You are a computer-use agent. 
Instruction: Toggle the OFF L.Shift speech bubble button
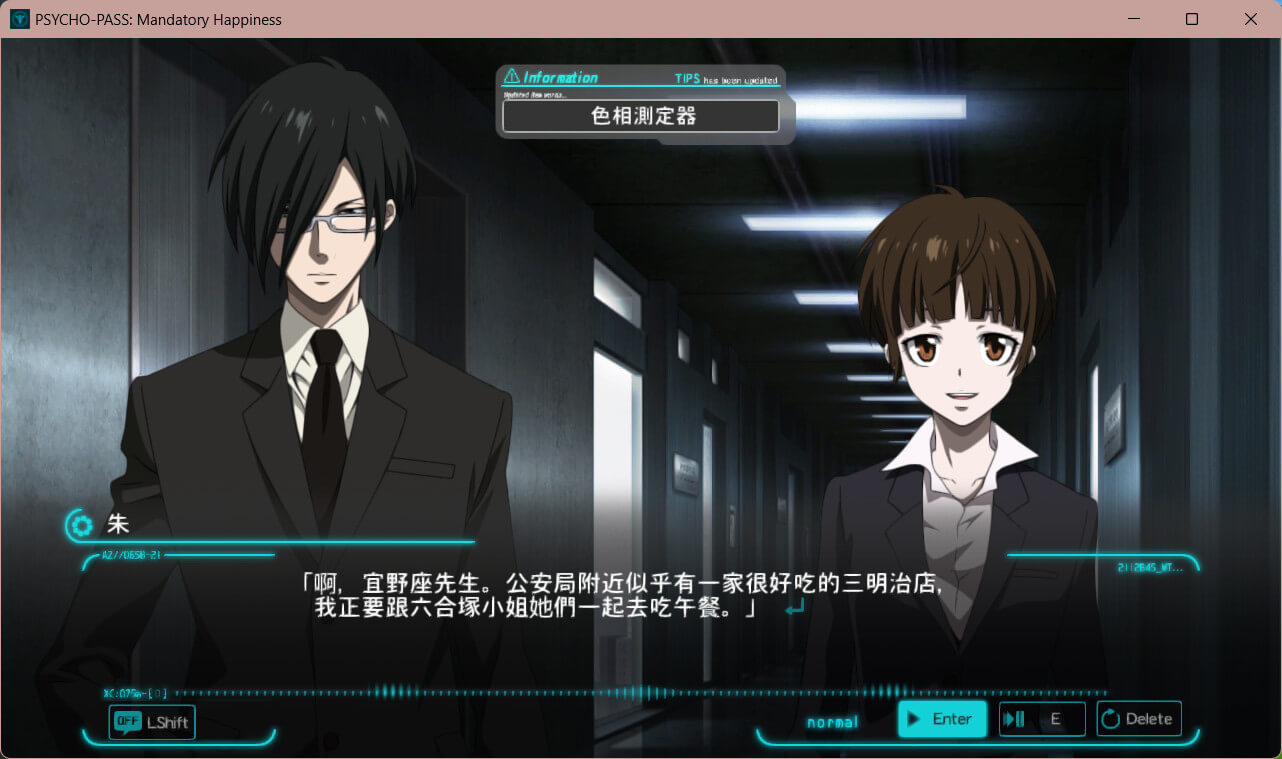tap(152, 722)
